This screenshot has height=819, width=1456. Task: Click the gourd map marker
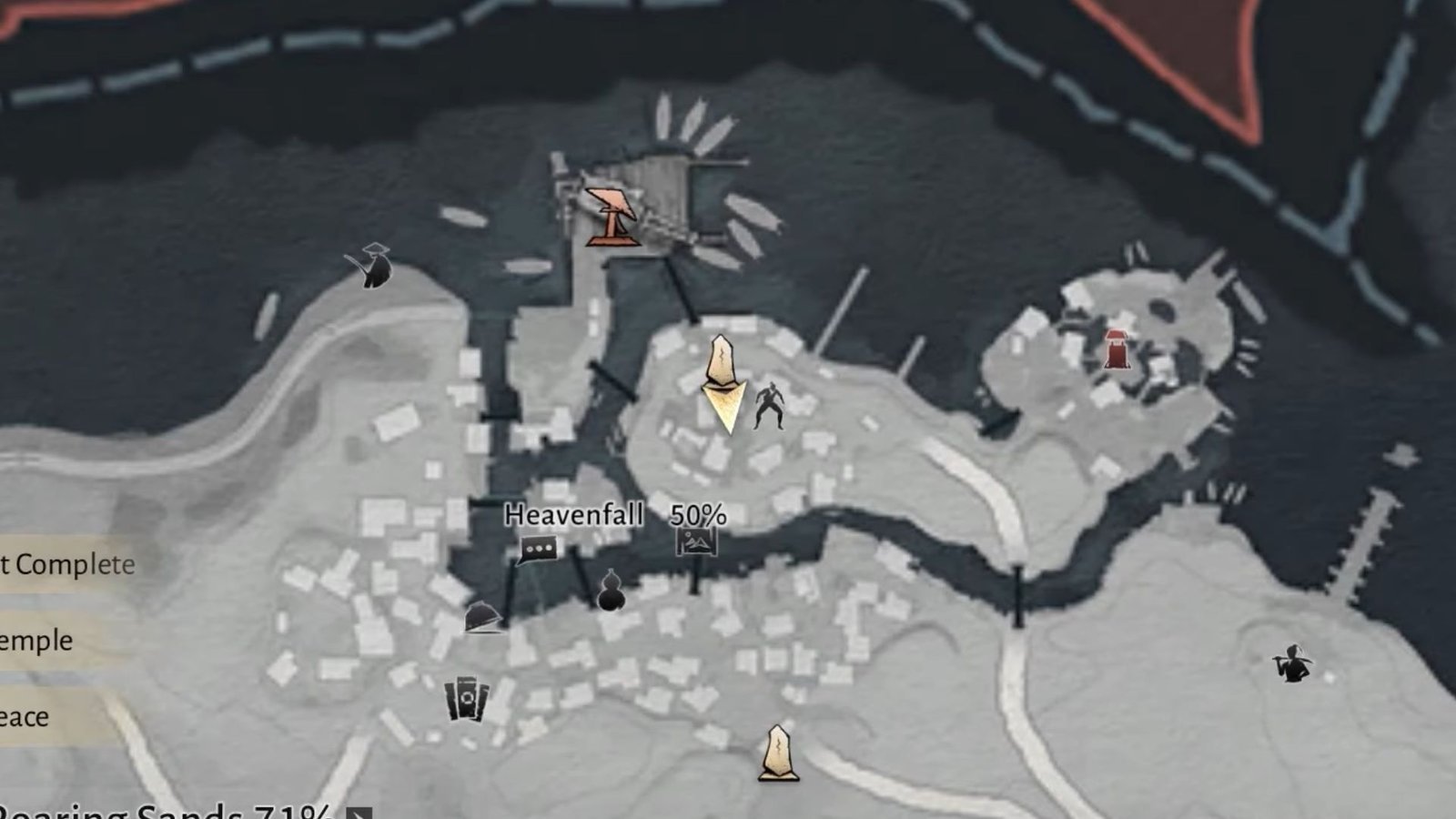tap(610, 591)
